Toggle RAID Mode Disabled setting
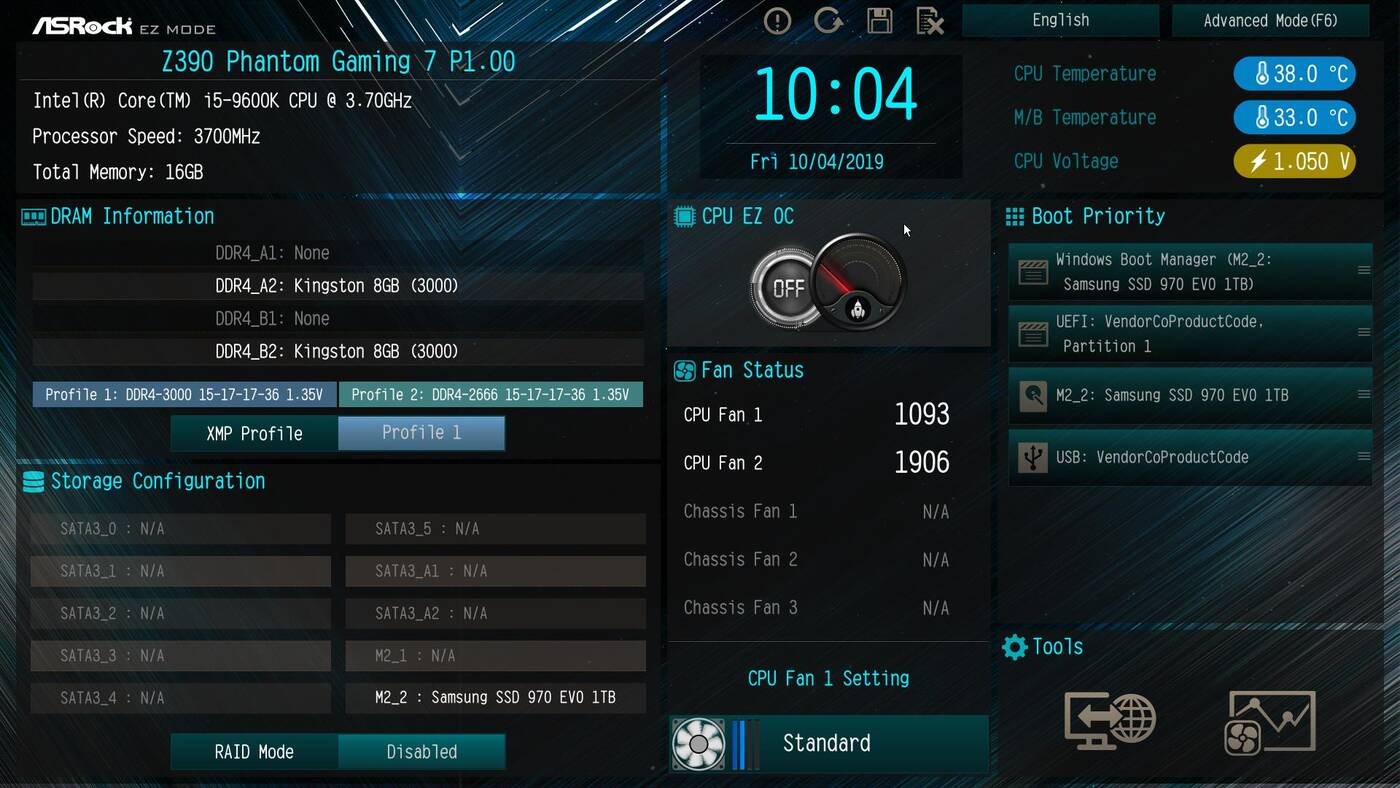Image resolution: width=1400 pixels, height=788 pixels. point(421,752)
